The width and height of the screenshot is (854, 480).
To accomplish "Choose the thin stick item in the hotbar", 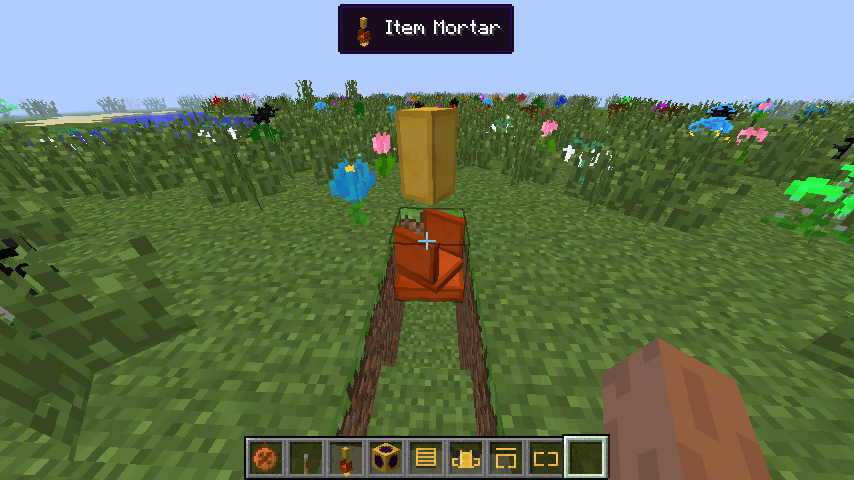I will (x=306, y=459).
